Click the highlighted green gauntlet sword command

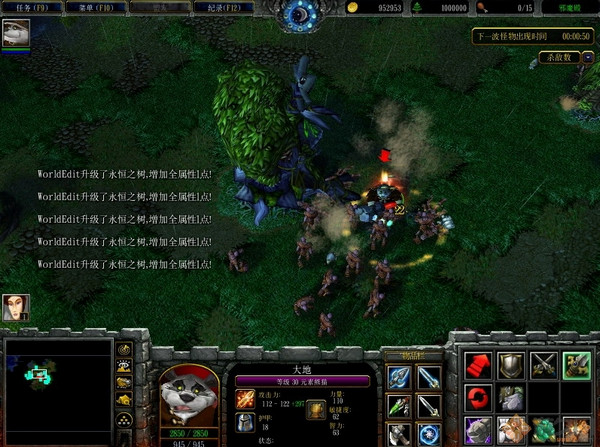576,365
